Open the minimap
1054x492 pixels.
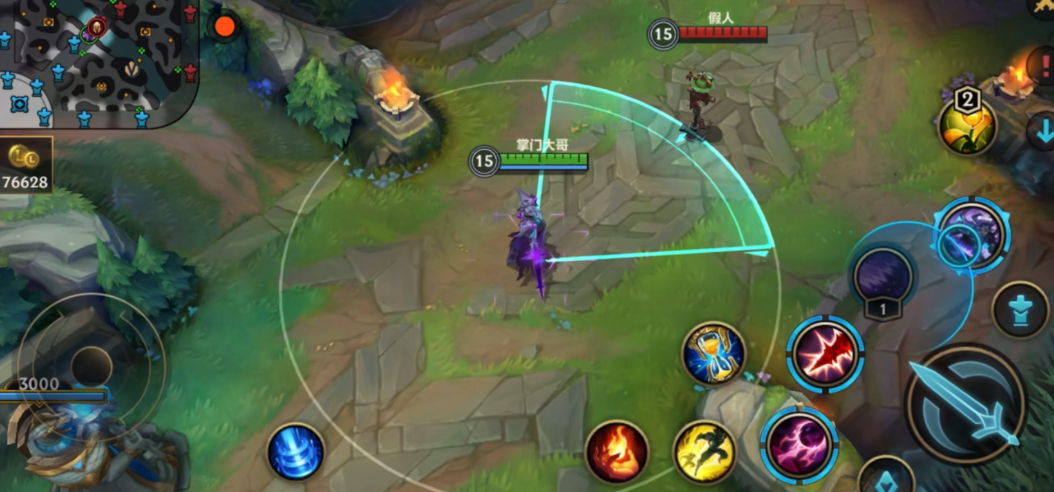tap(98, 60)
